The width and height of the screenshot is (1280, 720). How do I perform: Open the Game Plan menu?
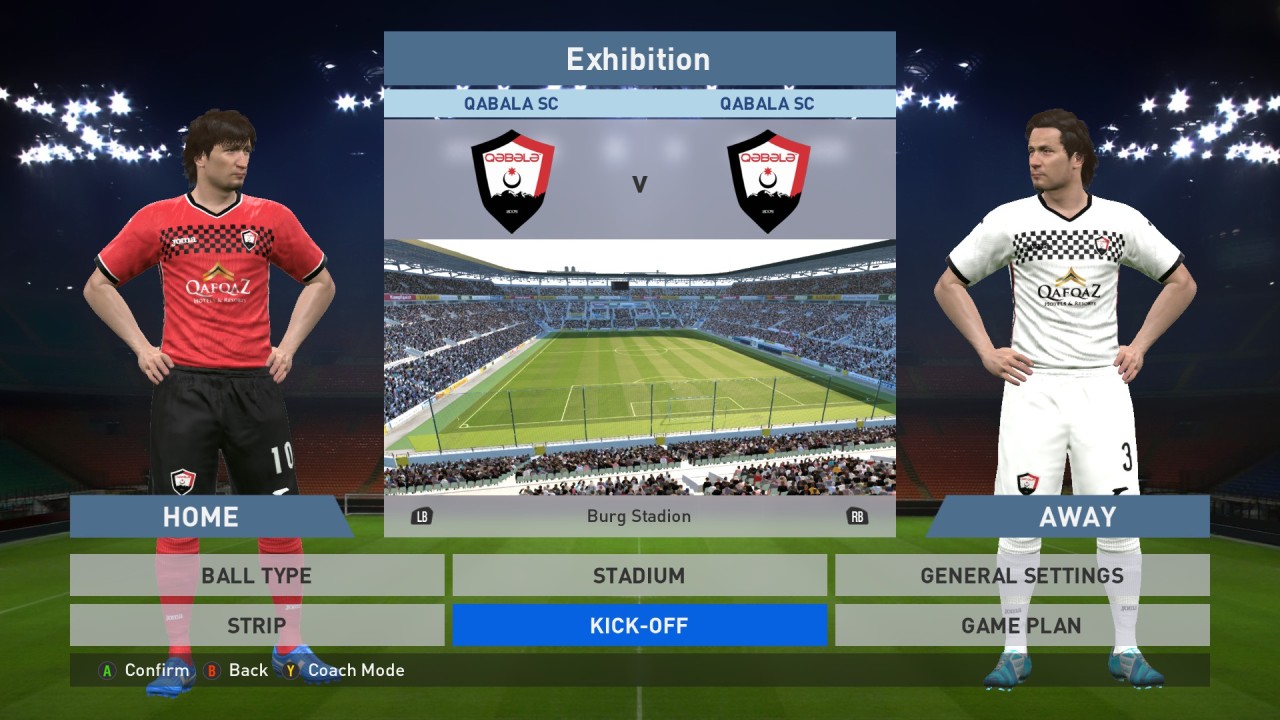[x=1022, y=626]
